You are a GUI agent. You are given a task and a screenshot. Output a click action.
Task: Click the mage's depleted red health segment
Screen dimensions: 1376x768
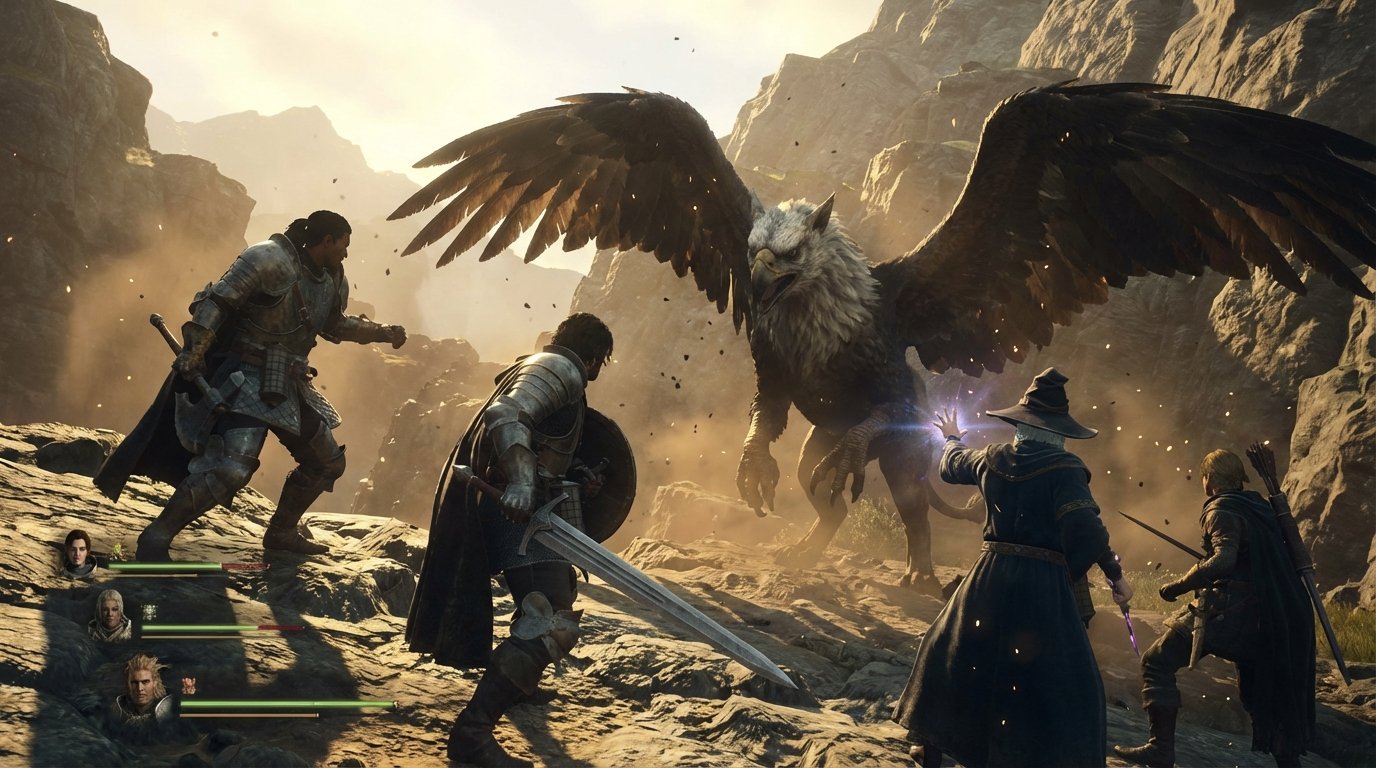pyautogui.click(x=278, y=627)
